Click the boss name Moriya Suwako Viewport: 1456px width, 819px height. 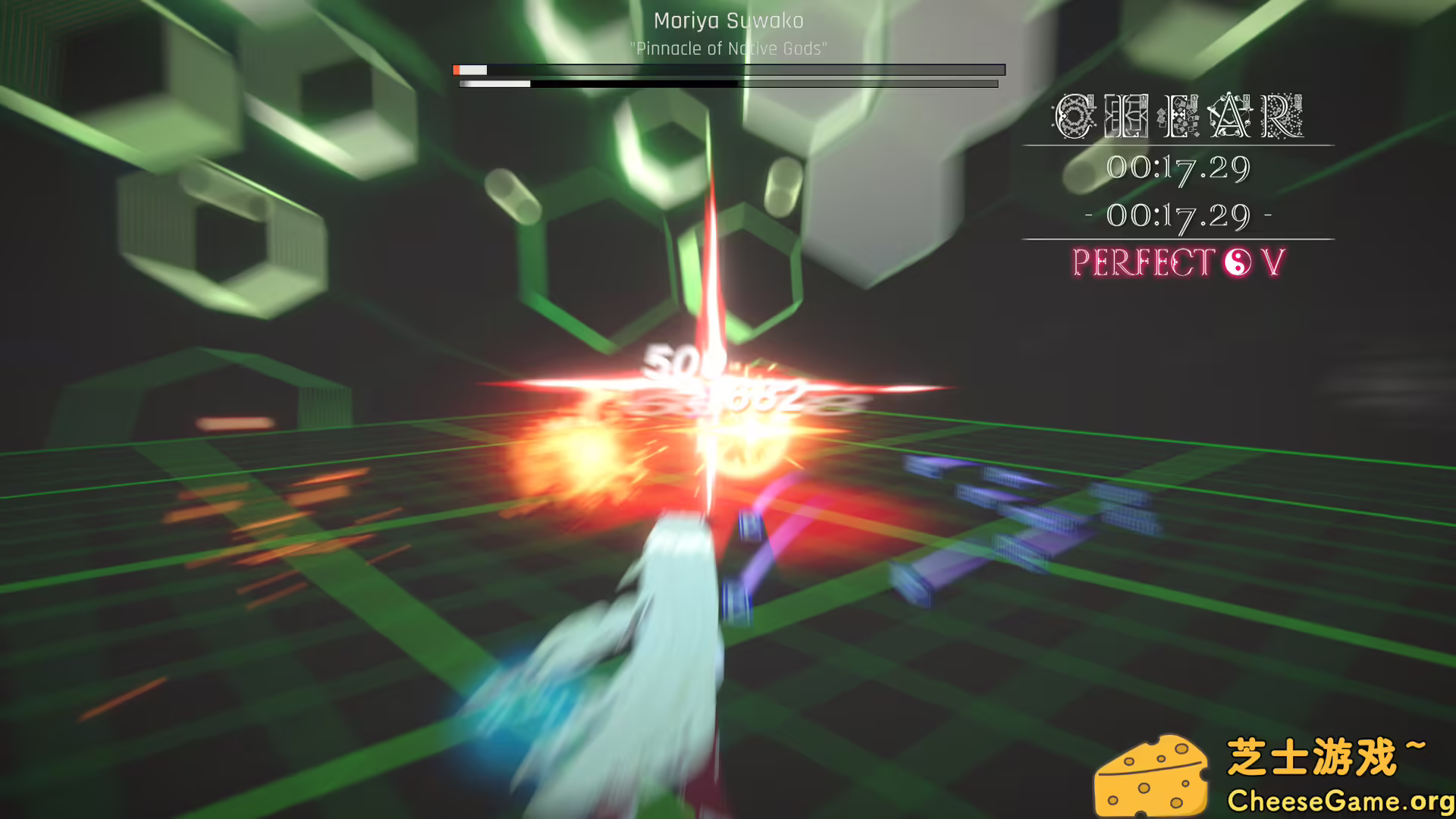pos(729,21)
